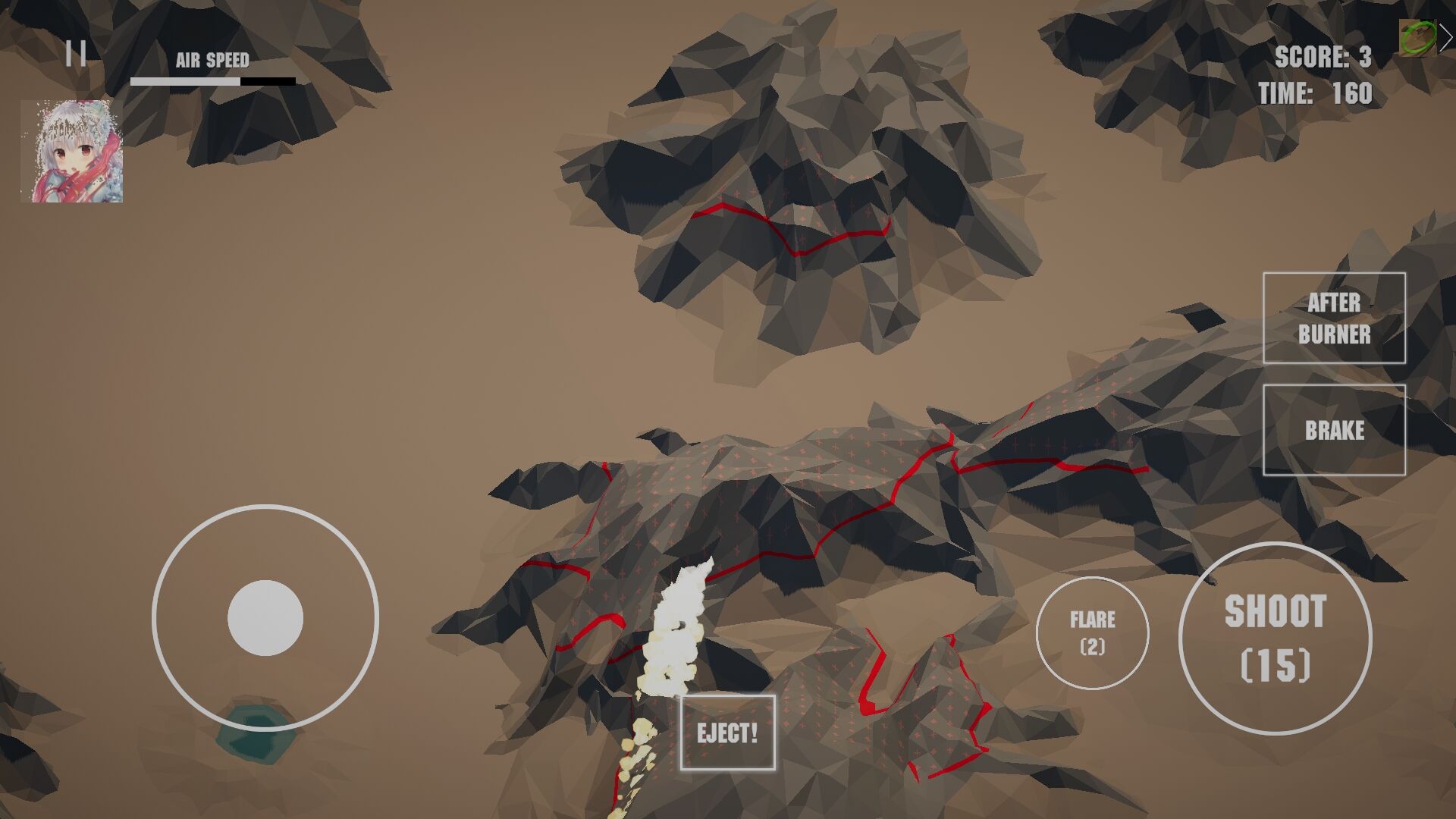The width and height of the screenshot is (1456, 819).
Task: Hit the Brake button
Action: tap(1334, 430)
